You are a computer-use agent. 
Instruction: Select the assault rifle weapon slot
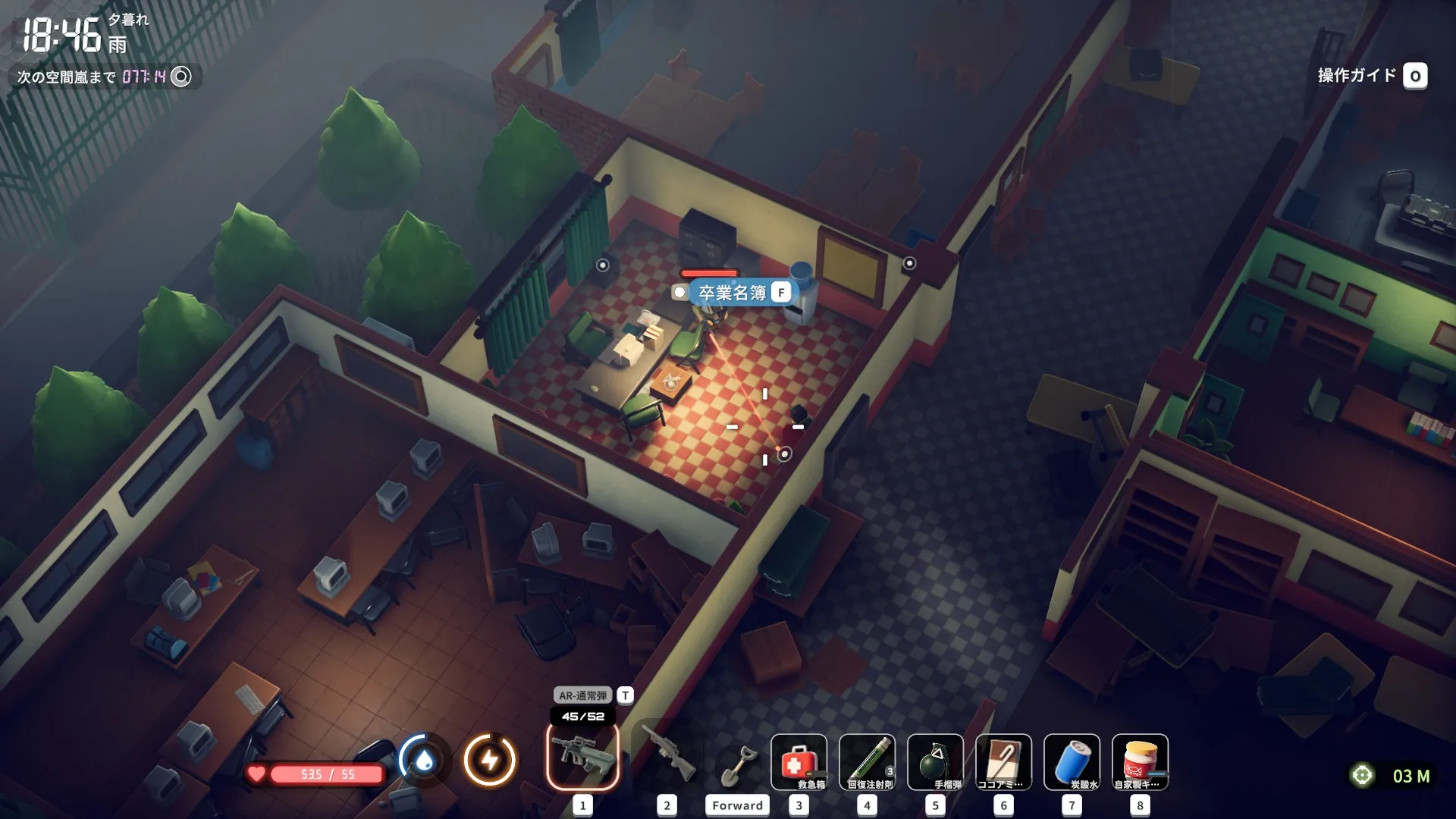tap(582, 757)
